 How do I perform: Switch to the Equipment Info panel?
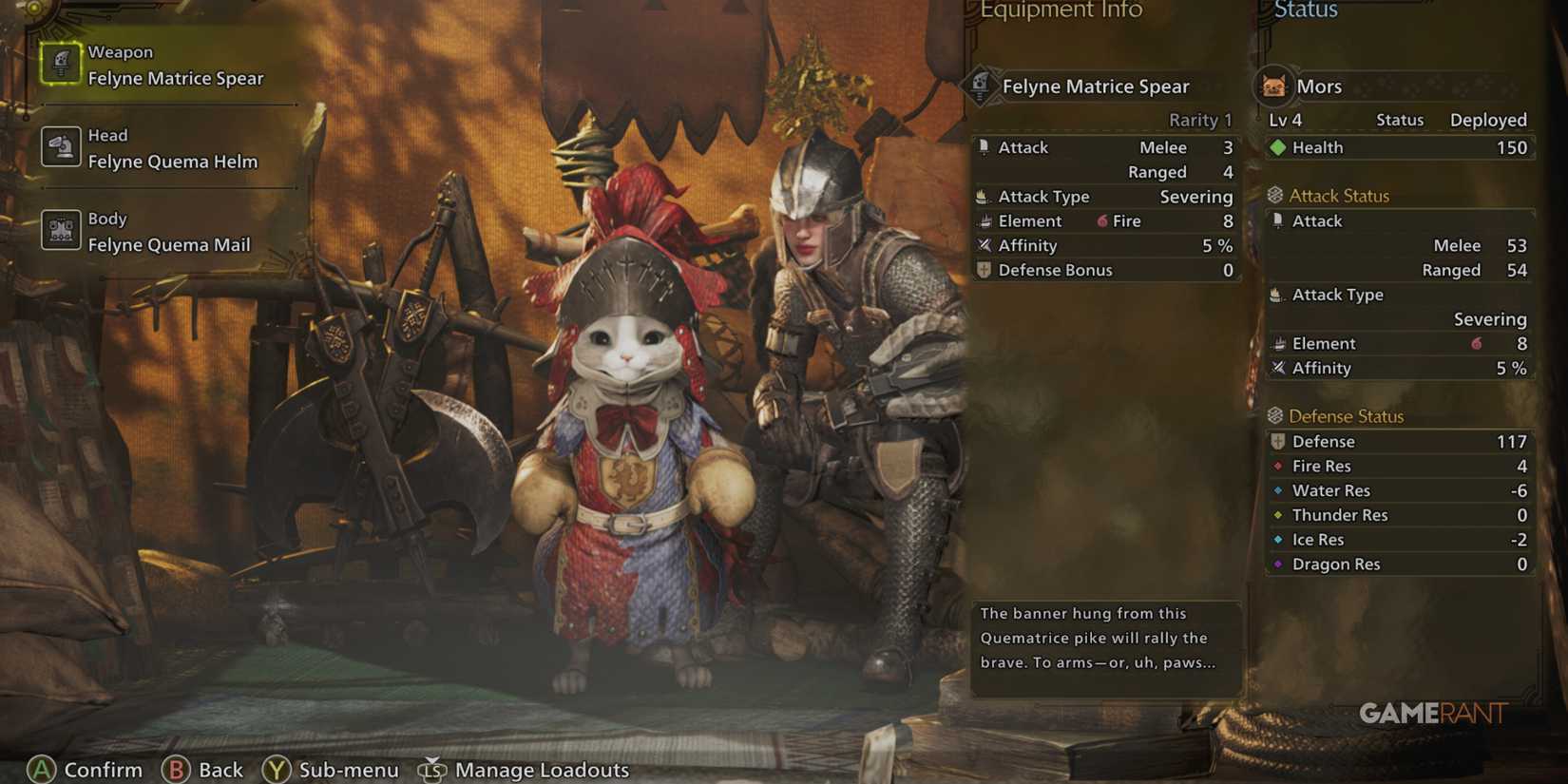coord(1061,10)
